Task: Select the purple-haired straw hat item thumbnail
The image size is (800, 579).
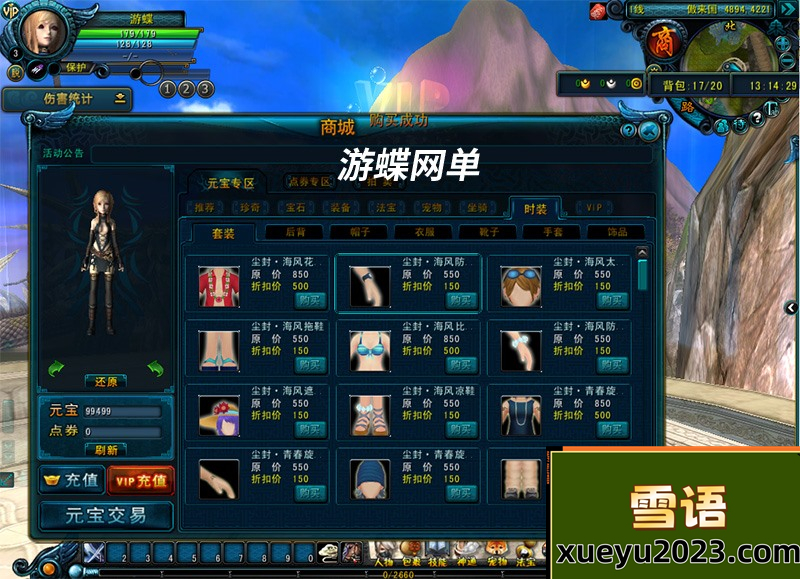Action: (x=218, y=414)
